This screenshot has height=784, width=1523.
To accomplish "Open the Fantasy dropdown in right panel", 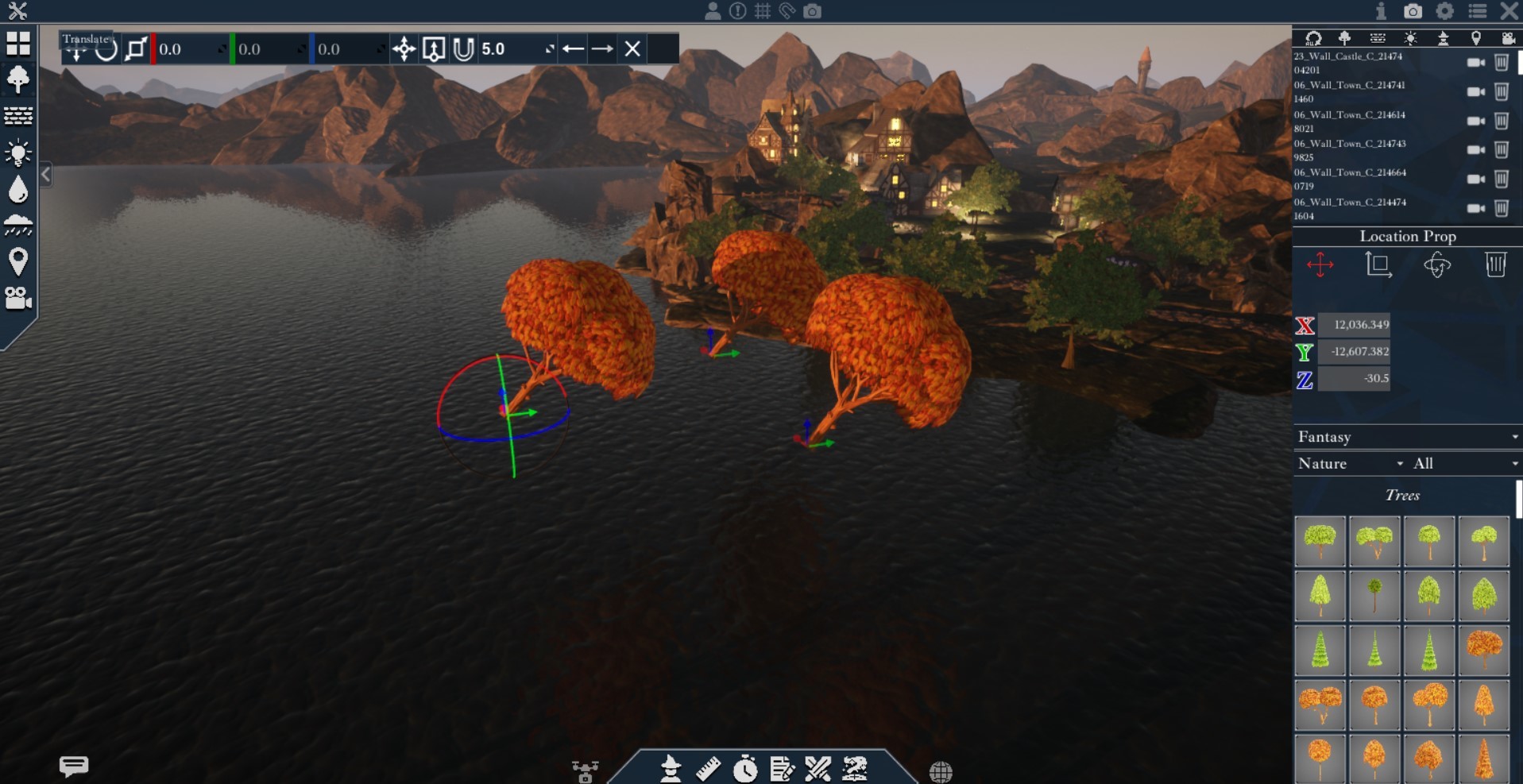I will tap(1406, 437).
